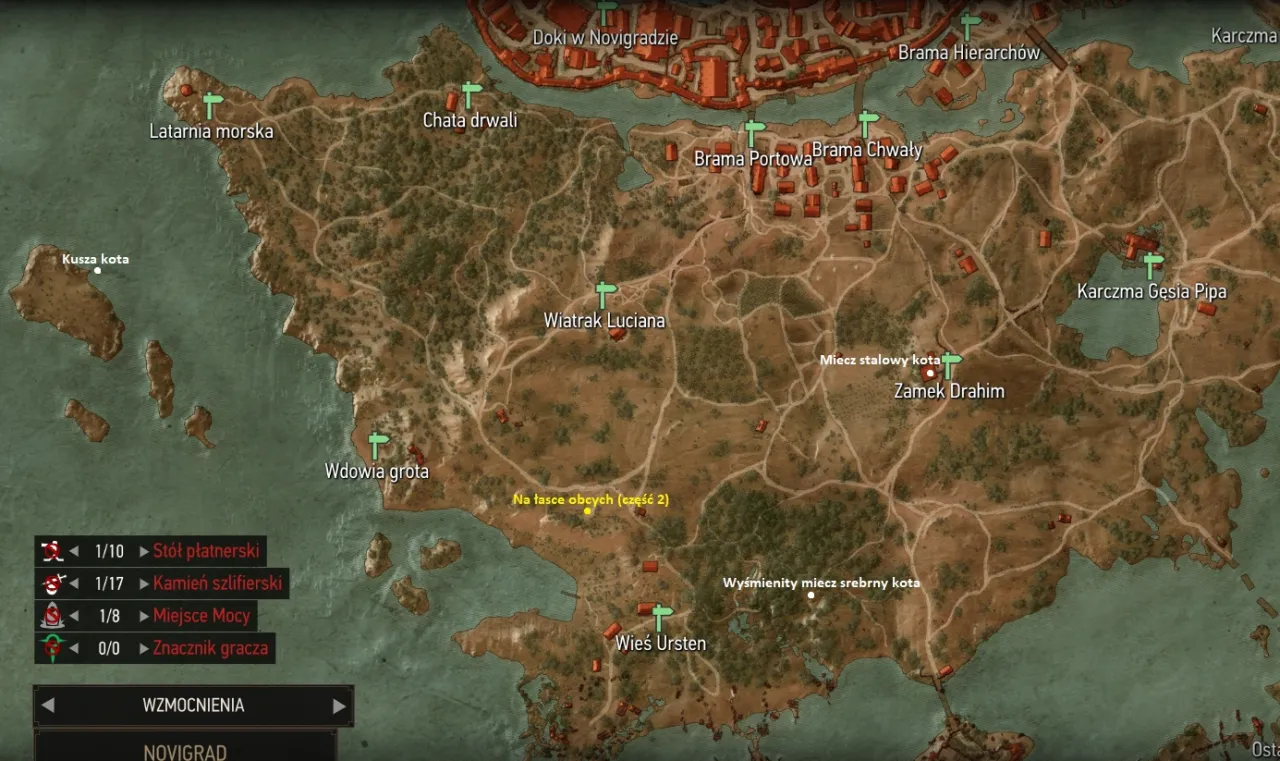The height and width of the screenshot is (761, 1280).
Task: Go to previous Miejsce Mocy with left arrow
Action: click(74, 616)
